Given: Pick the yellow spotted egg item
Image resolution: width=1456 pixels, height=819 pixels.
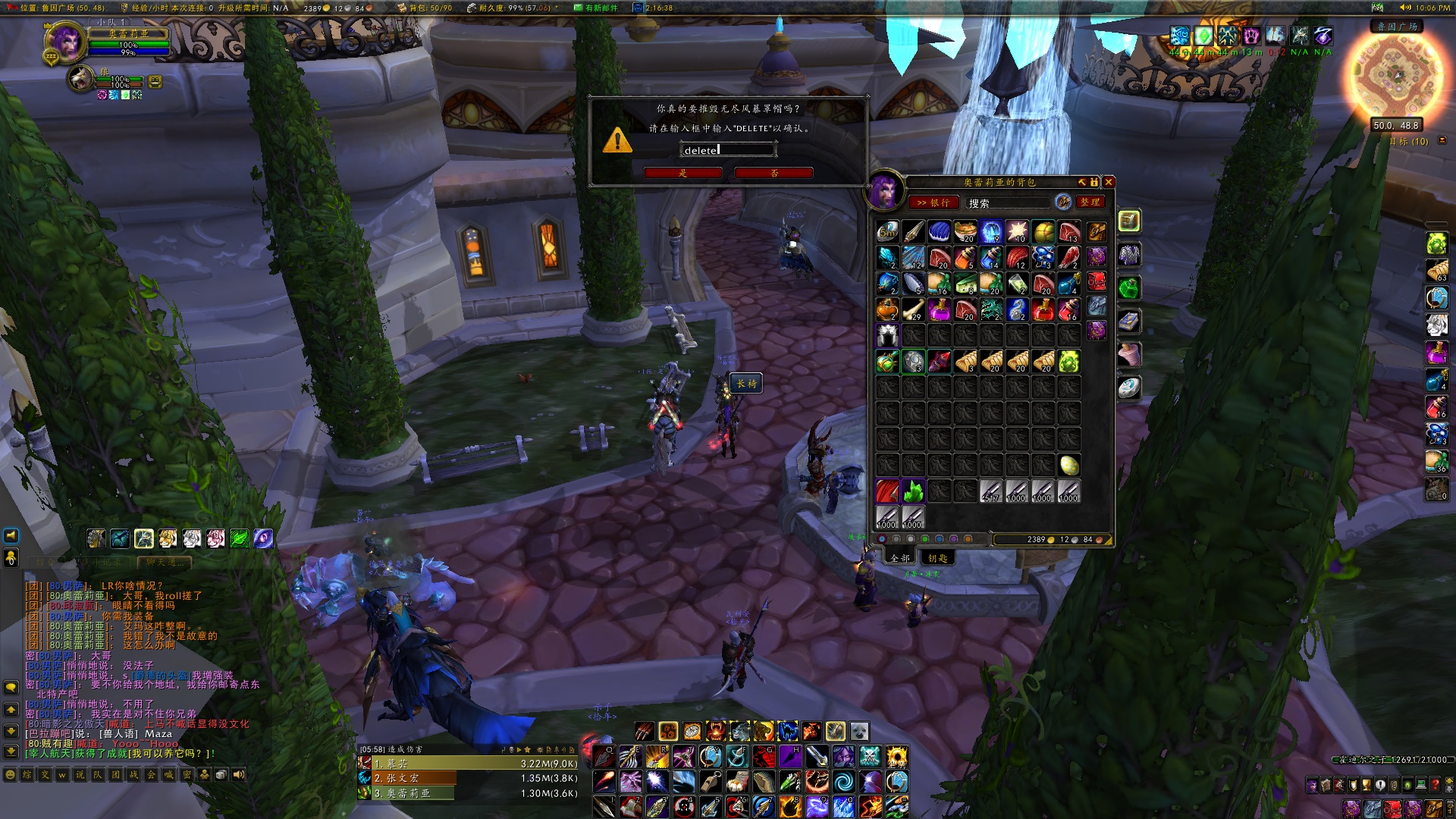Looking at the screenshot, I should 1068,465.
